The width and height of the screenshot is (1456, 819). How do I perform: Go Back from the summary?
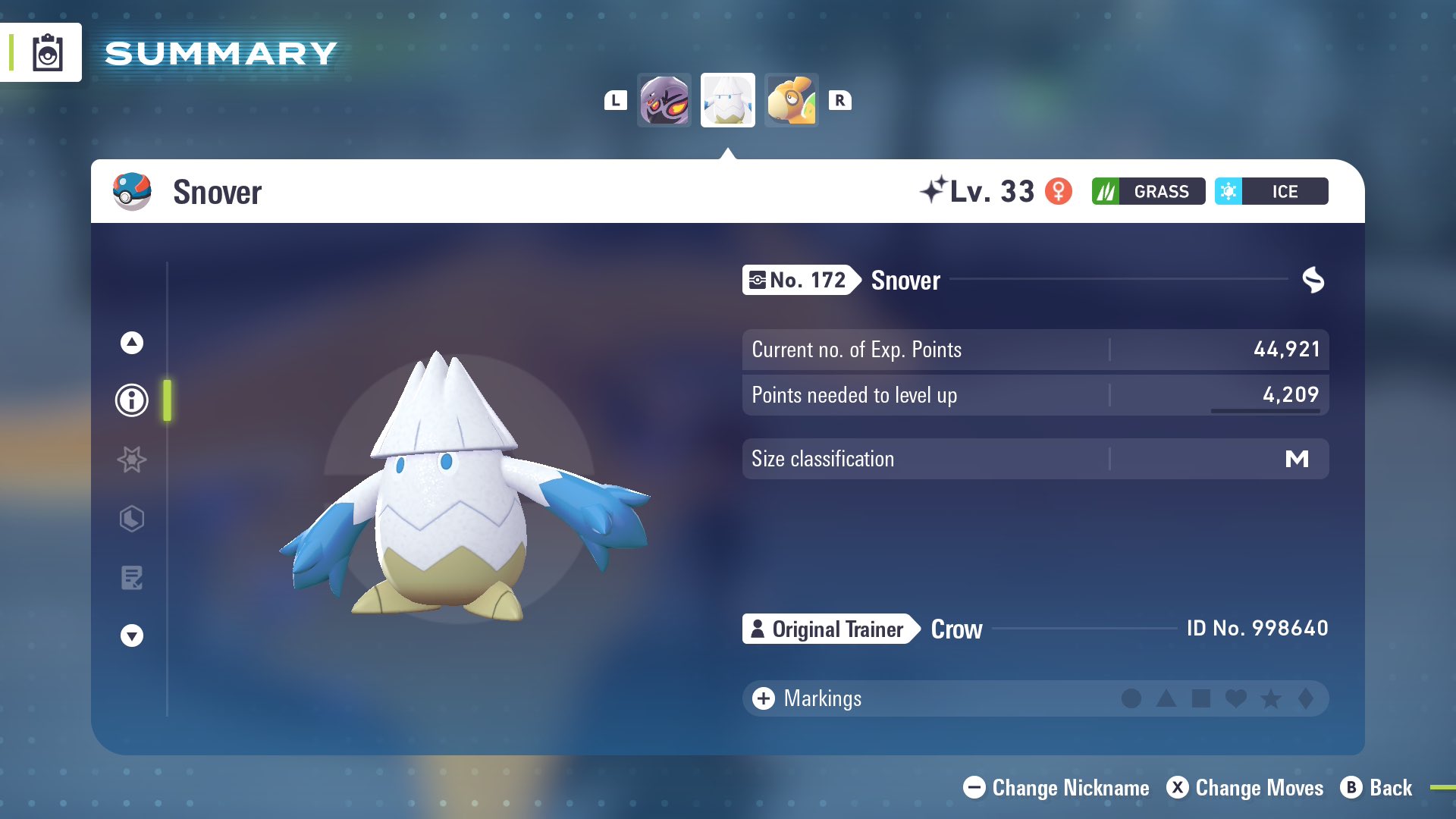click(1376, 788)
